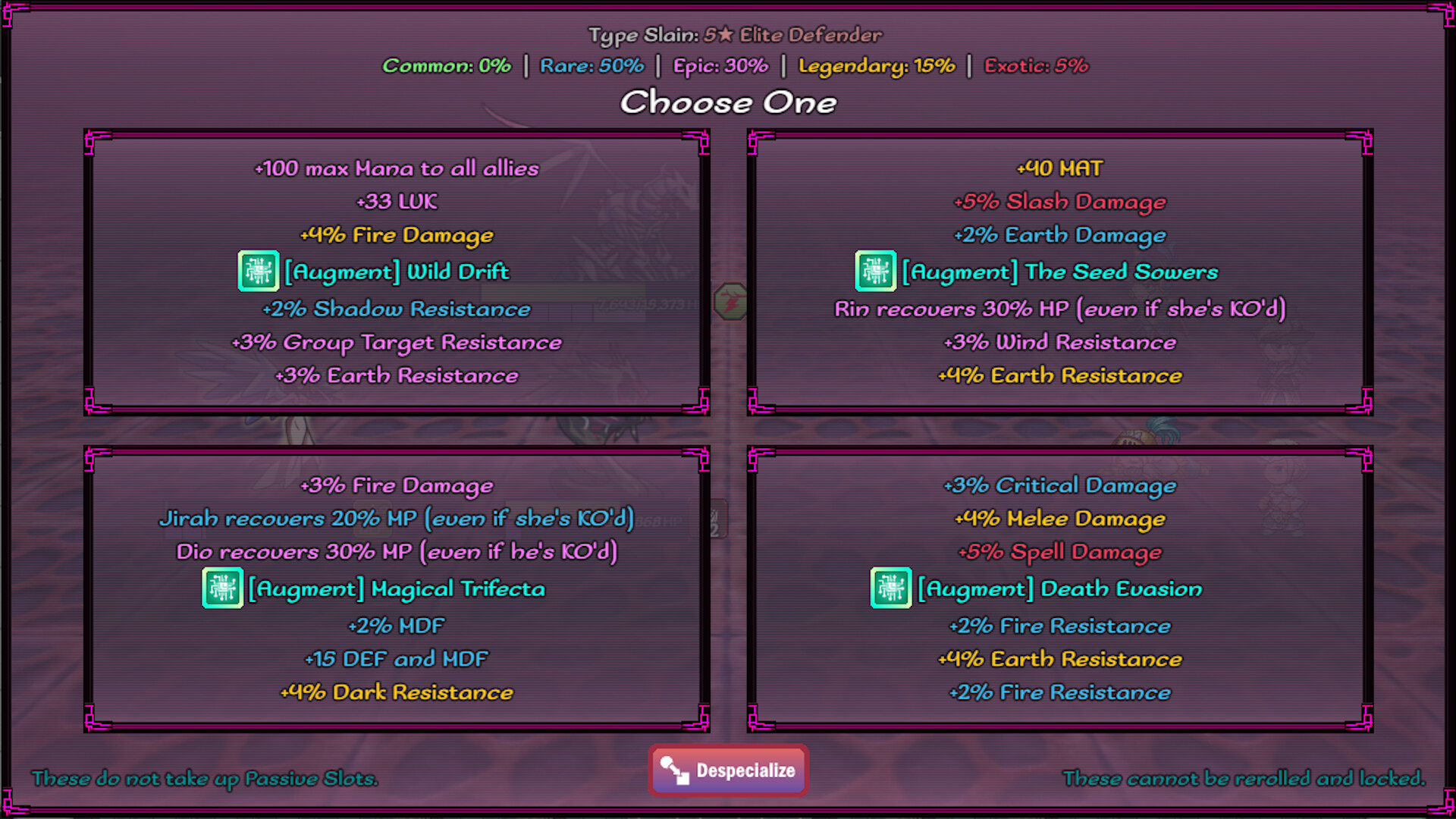Screen dimensions: 1456x819
Task: Click the Wild Drift augment chip icon
Action: (258, 271)
